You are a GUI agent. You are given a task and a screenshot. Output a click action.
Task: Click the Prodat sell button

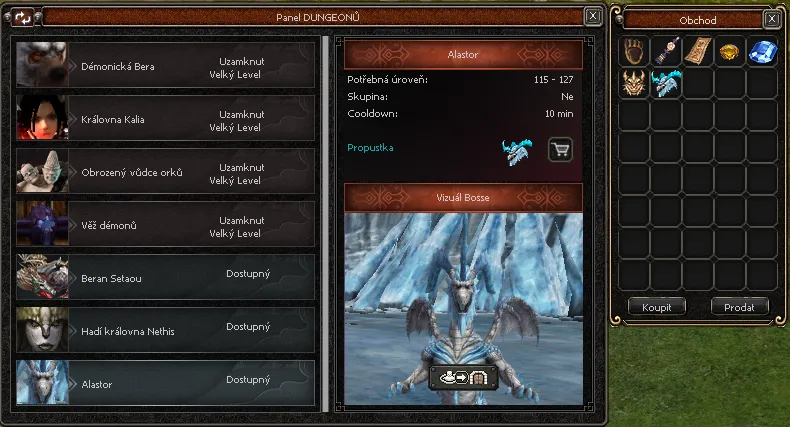click(739, 307)
